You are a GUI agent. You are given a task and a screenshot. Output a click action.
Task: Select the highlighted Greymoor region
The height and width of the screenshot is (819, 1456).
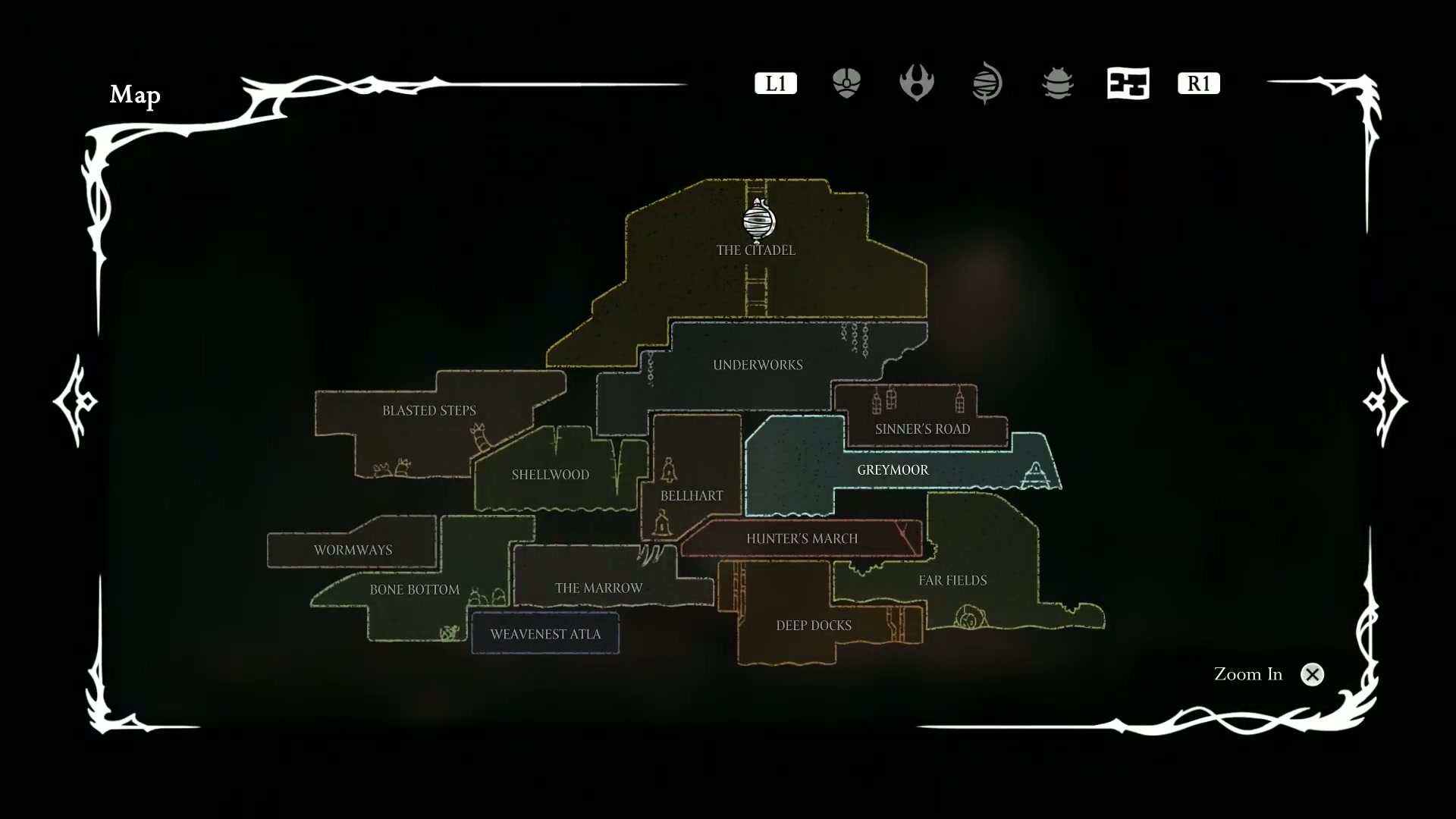coord(893,470)
